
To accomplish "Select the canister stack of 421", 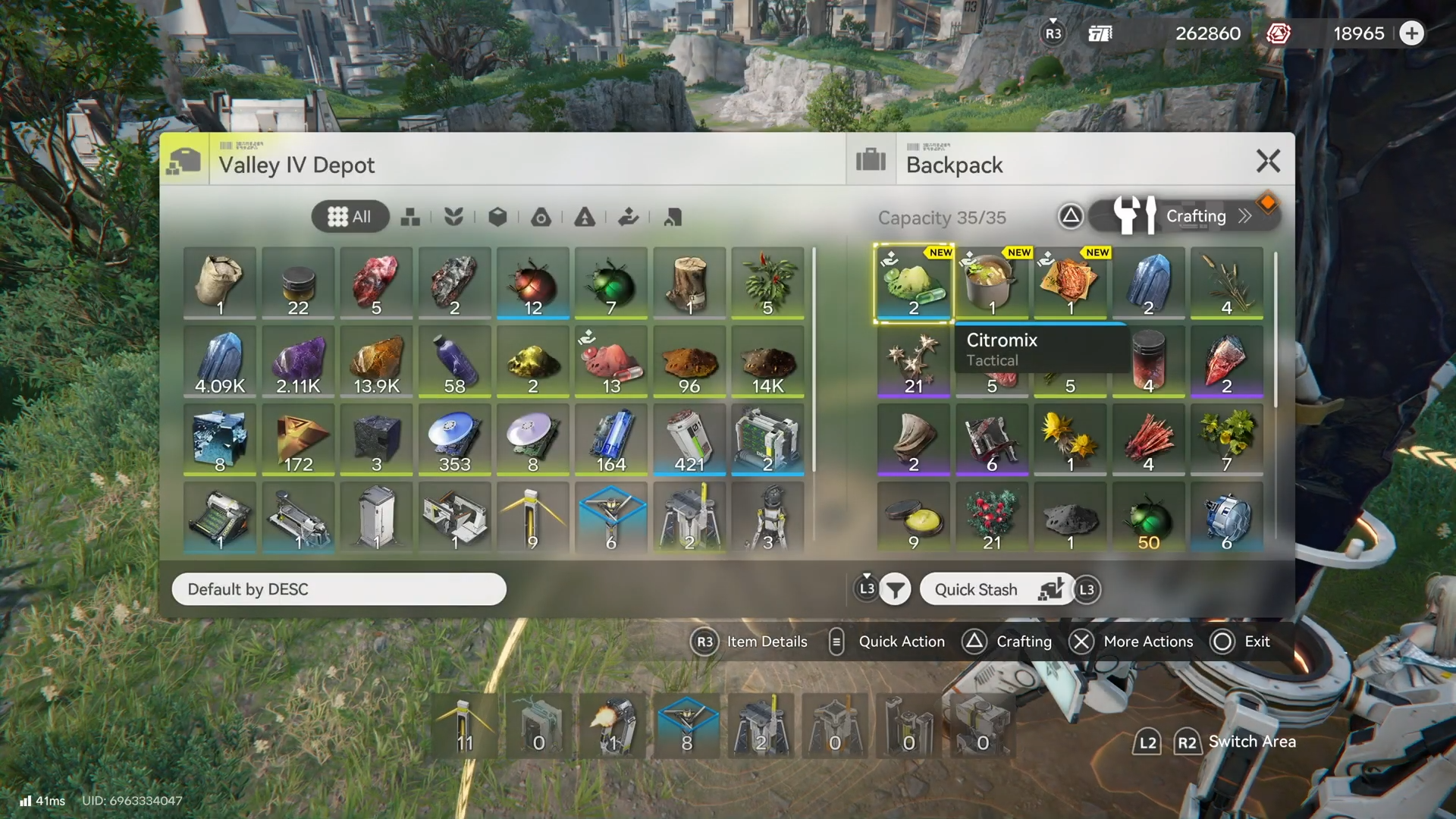I will (689, 440).
